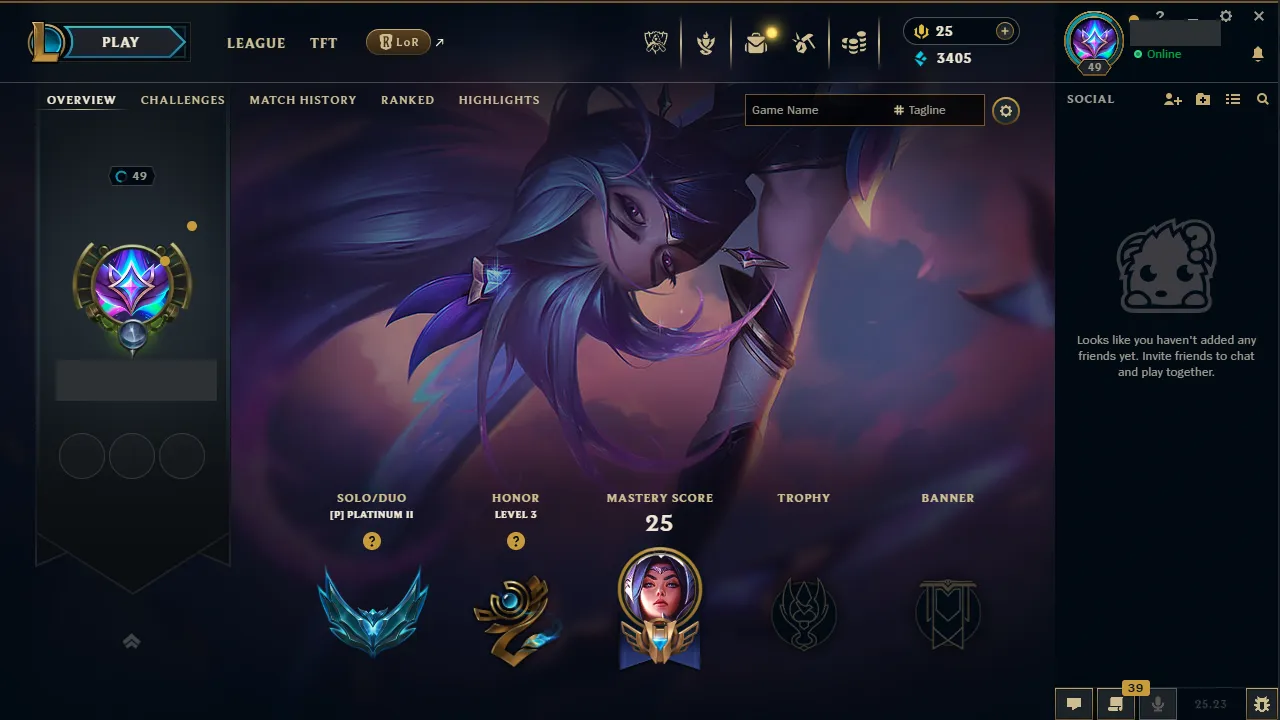Switch to the RANKED tab
Screen dimensions: 1280x720
click(x=407, y=100)
